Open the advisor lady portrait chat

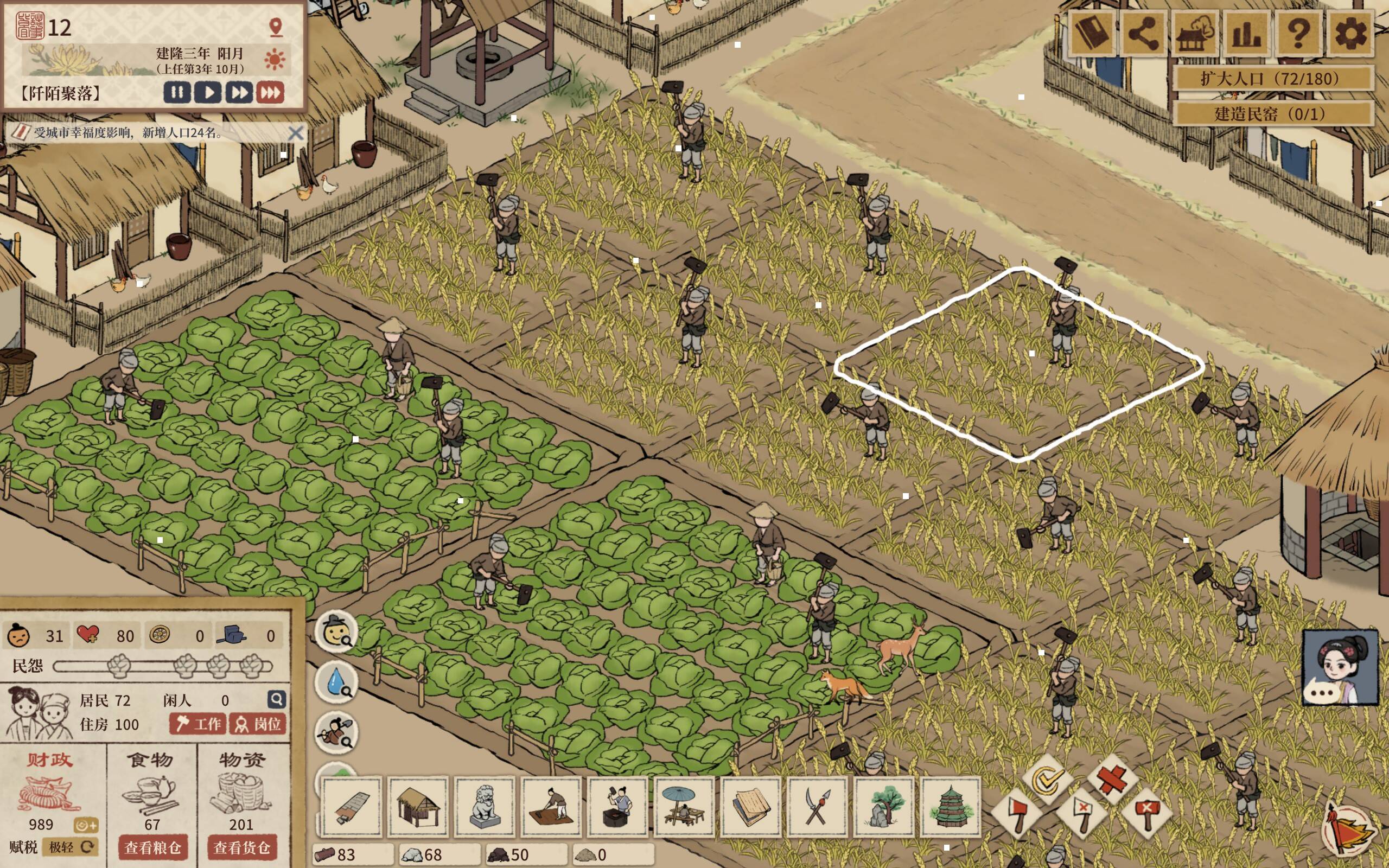tap(1340, 667)
